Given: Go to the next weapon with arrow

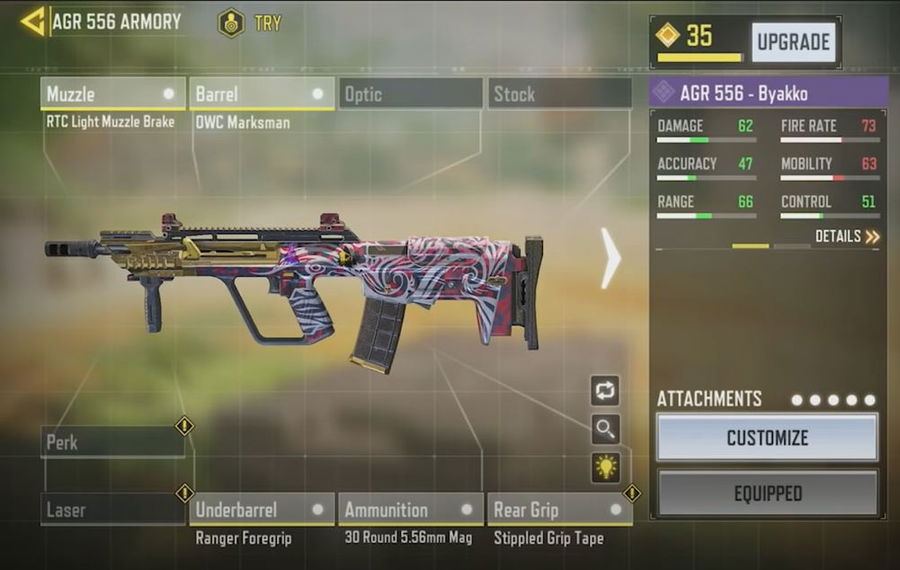Looking at the screenshot, I should pos(610,257).
